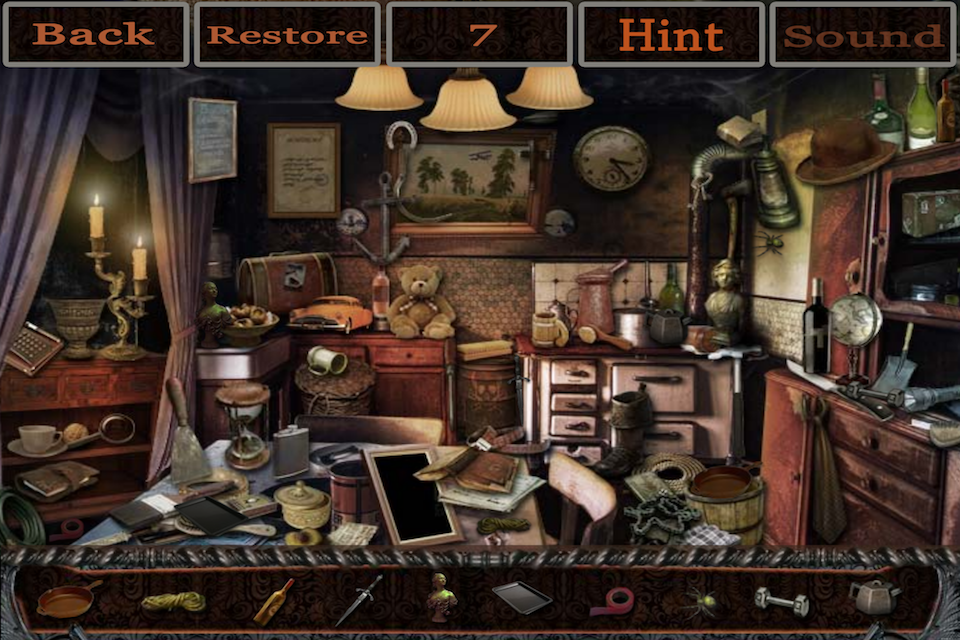Go back using the Back button
Viewport: 960px width, 640px height.
[95, 35]
